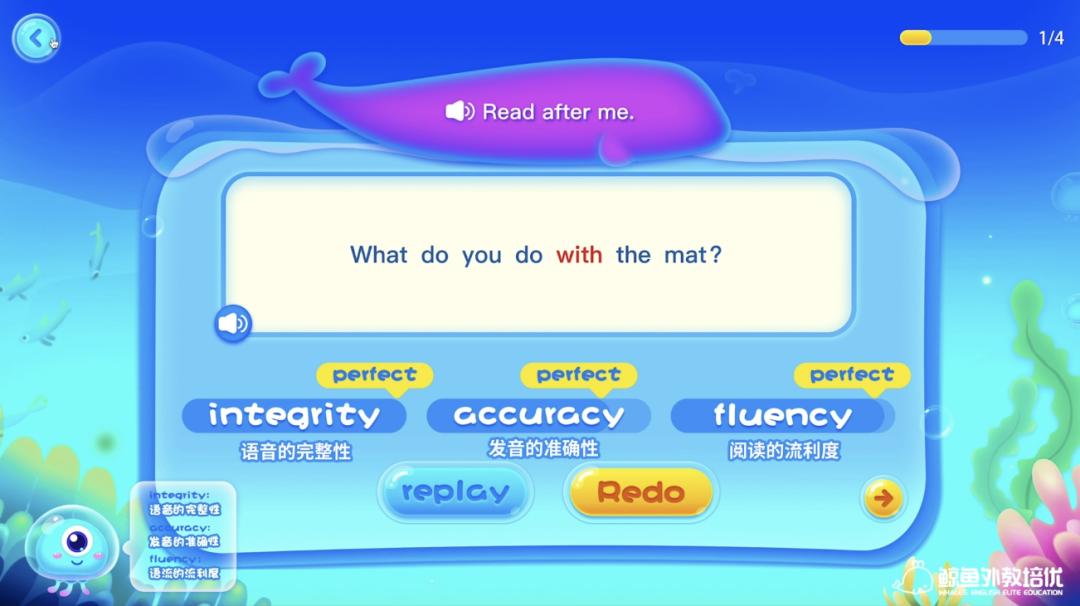
Task: Advance with the orange next arrow button
Action: pyautogui.click(x=884, y=498)
